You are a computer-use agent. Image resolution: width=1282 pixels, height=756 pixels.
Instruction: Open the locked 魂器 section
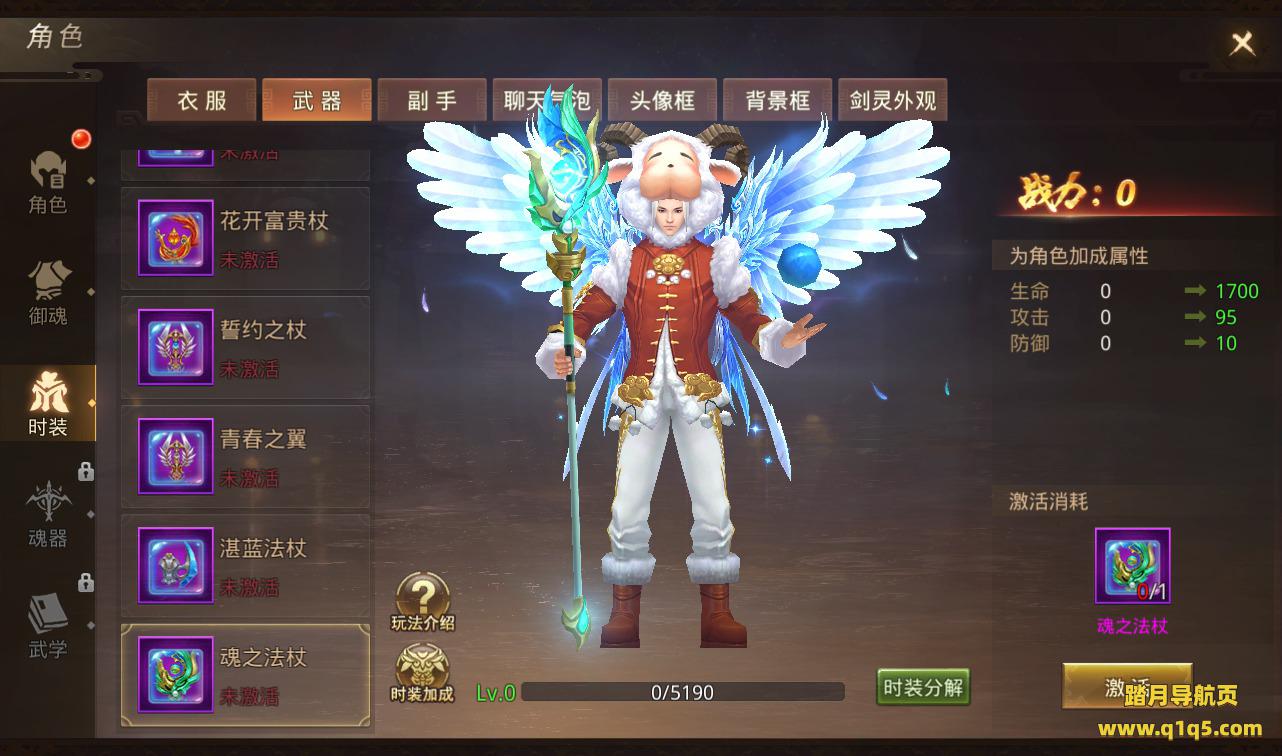48,515
